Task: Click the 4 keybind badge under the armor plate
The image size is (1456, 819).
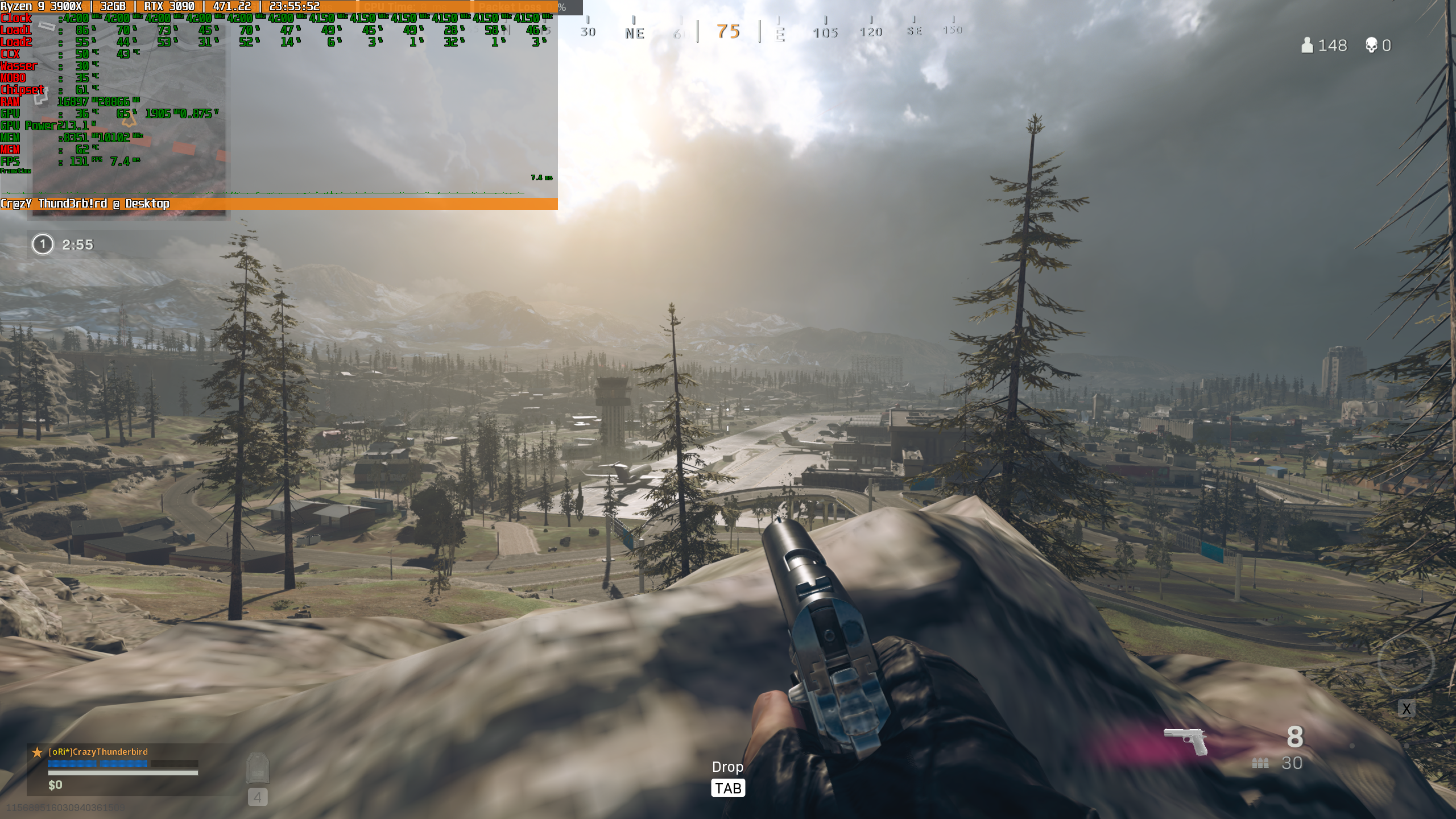Action: click(259, 797)
